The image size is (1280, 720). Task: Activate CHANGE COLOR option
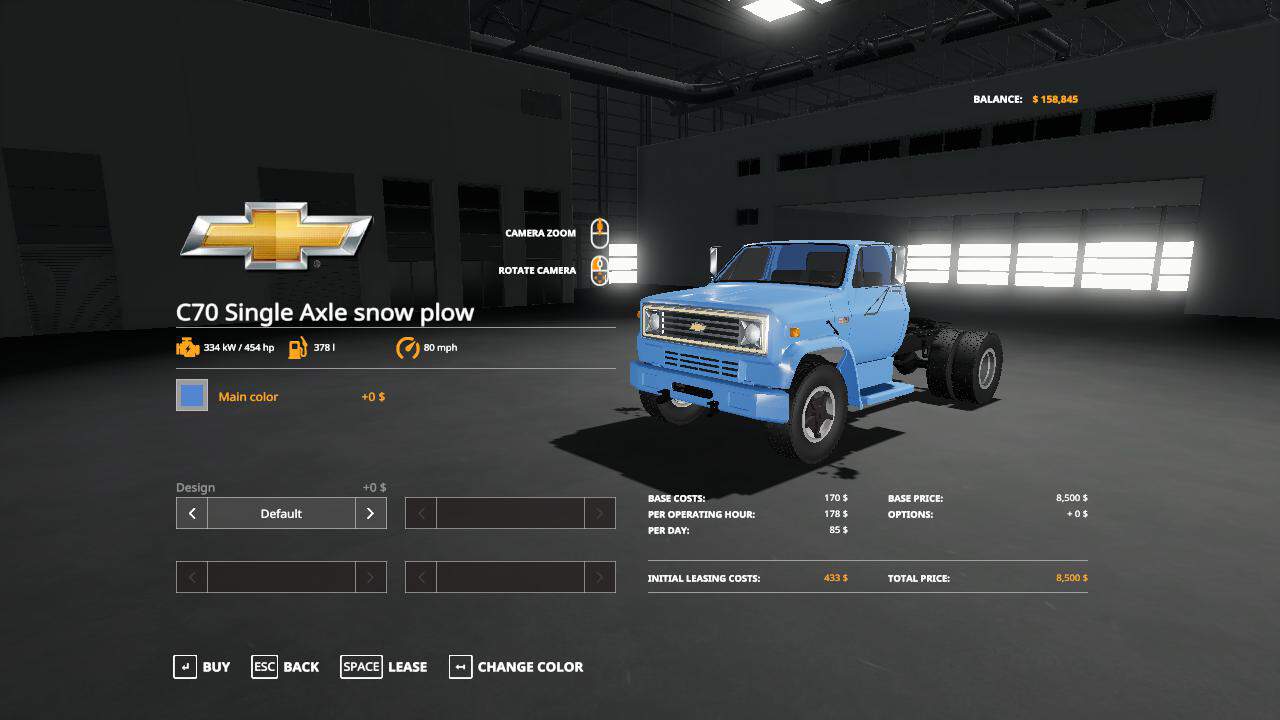coord(530,667)
